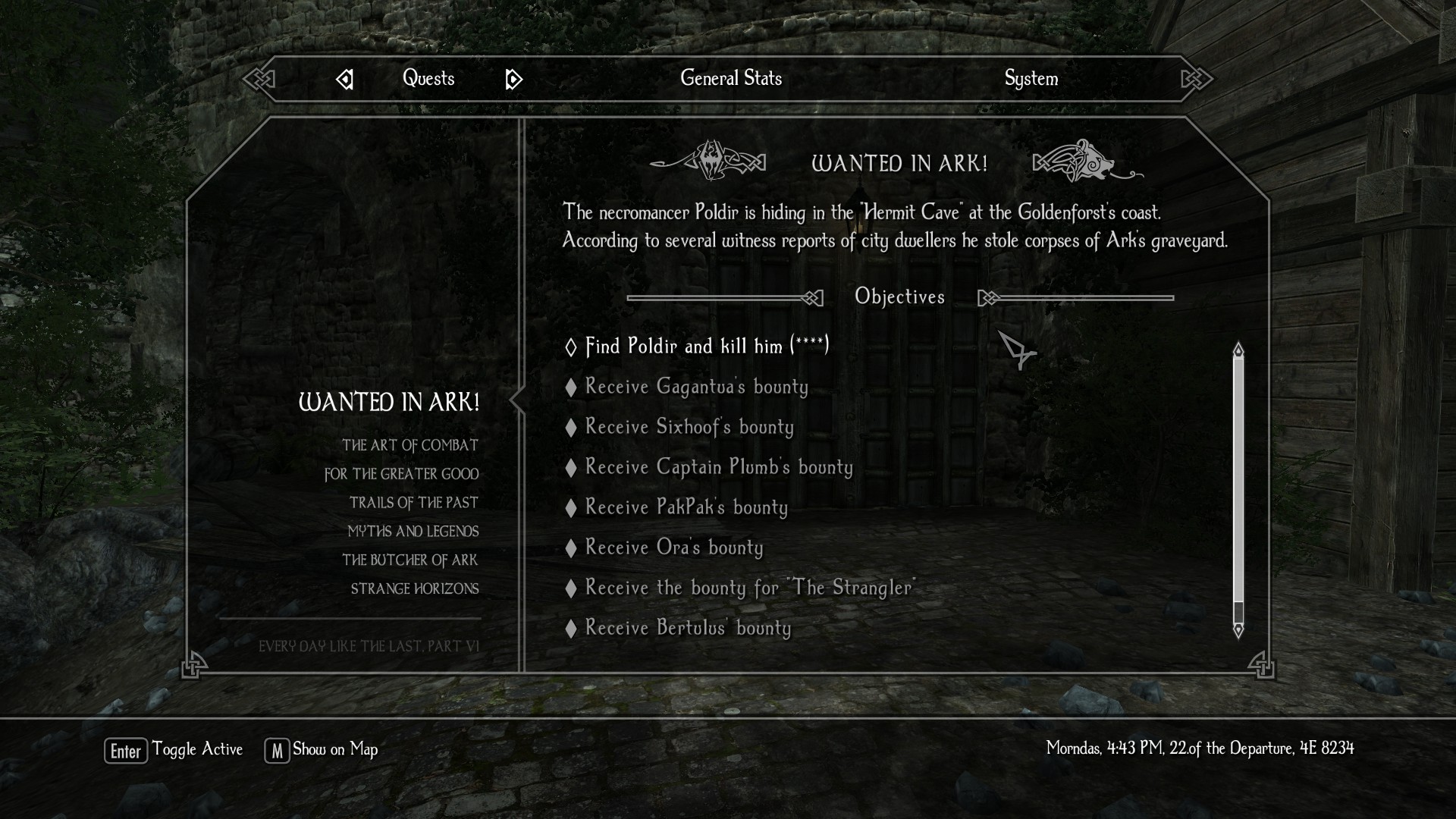Image resolution: width=1456 pixels, height=819 pixels.
Task: Click the left arrow beside Quests
Action: [344, 79]
